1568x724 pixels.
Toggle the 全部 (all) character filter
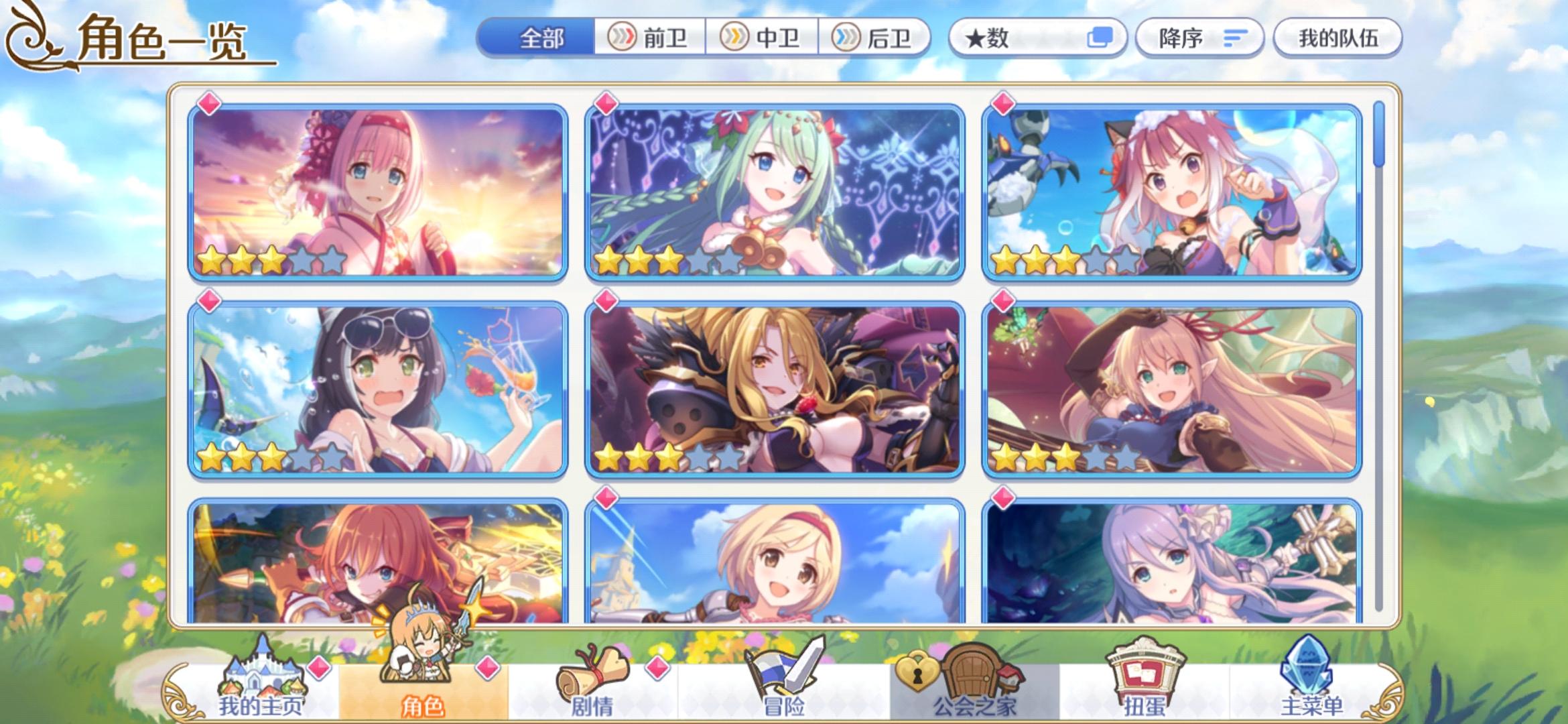point(543,37)
